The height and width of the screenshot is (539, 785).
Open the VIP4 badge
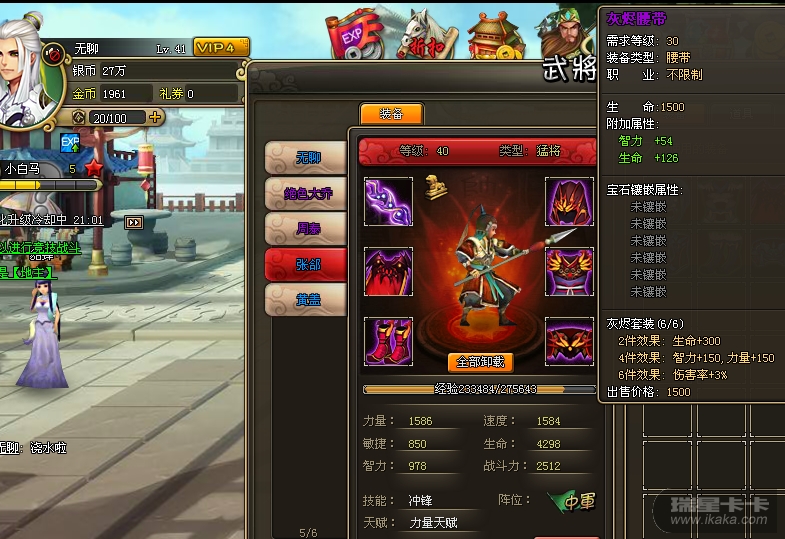pos(221,48)
